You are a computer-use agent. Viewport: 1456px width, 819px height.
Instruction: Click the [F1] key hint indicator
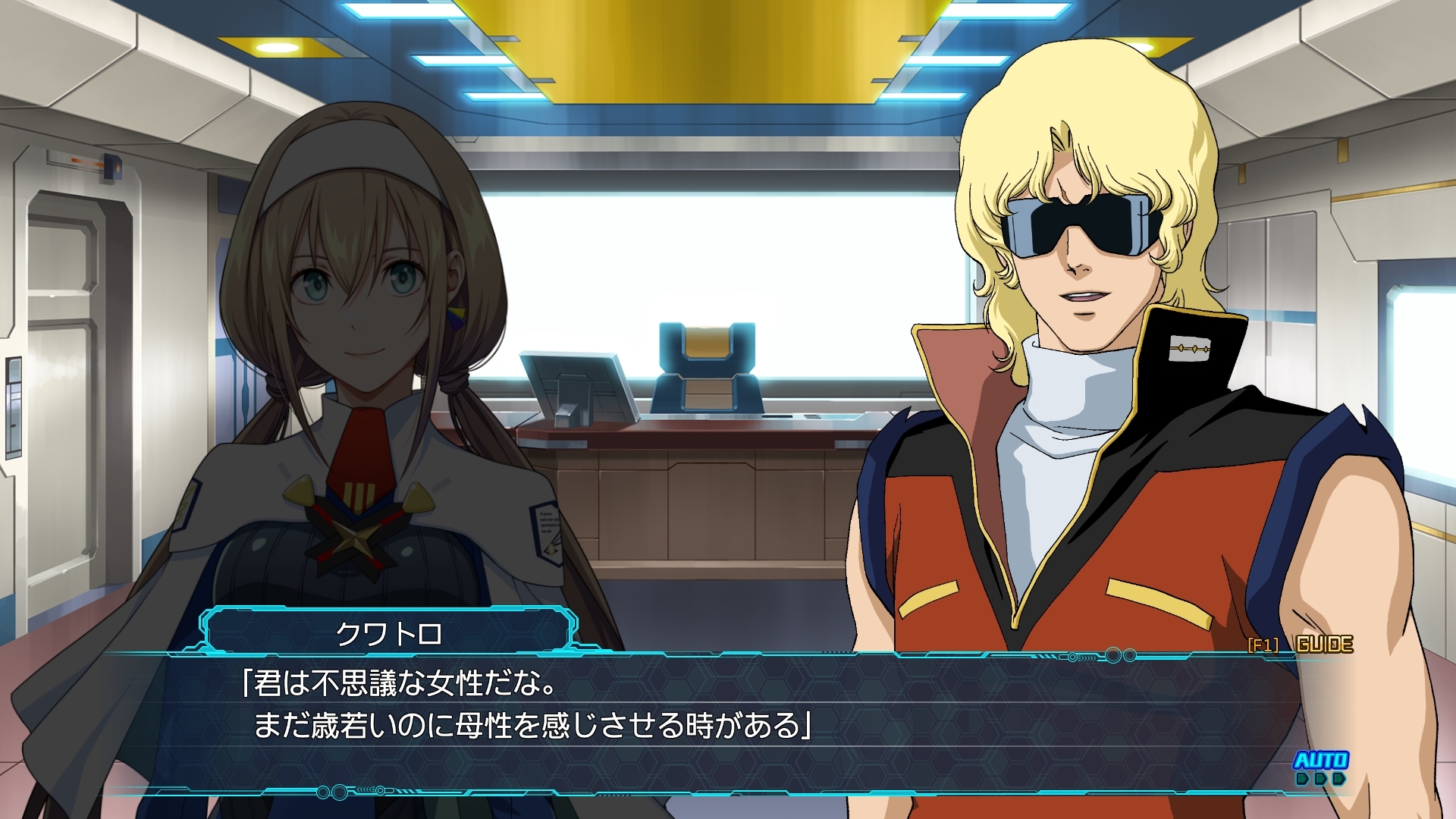(x=1263, y=645)
